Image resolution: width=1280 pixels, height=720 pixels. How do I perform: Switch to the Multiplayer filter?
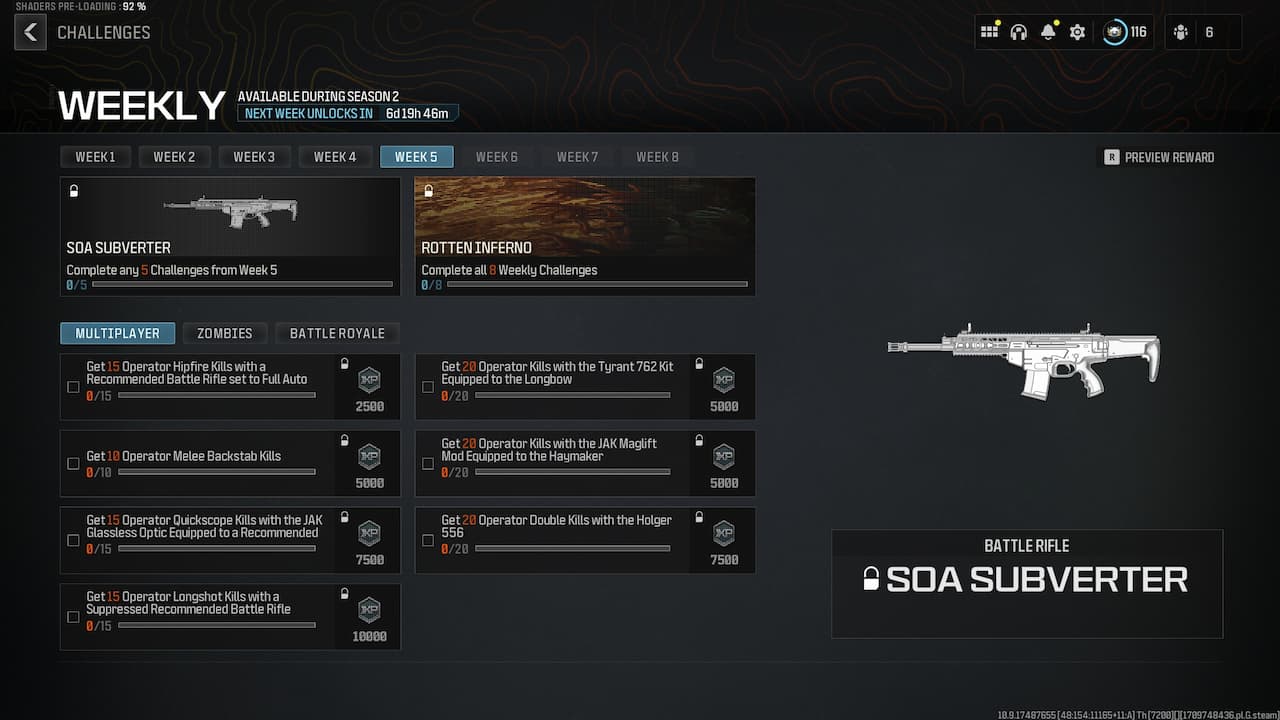click(x=117, y=333)
